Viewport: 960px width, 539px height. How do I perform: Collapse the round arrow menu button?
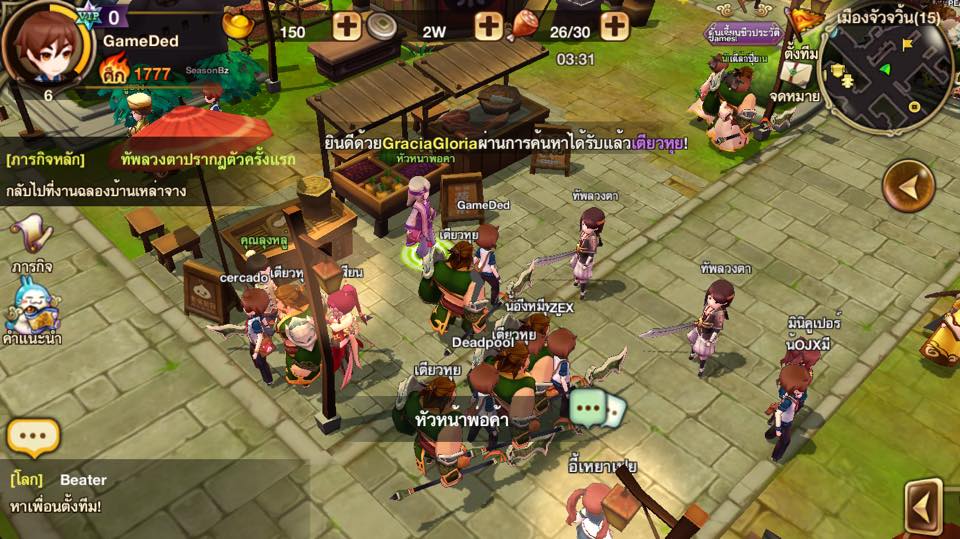[908, 185]
